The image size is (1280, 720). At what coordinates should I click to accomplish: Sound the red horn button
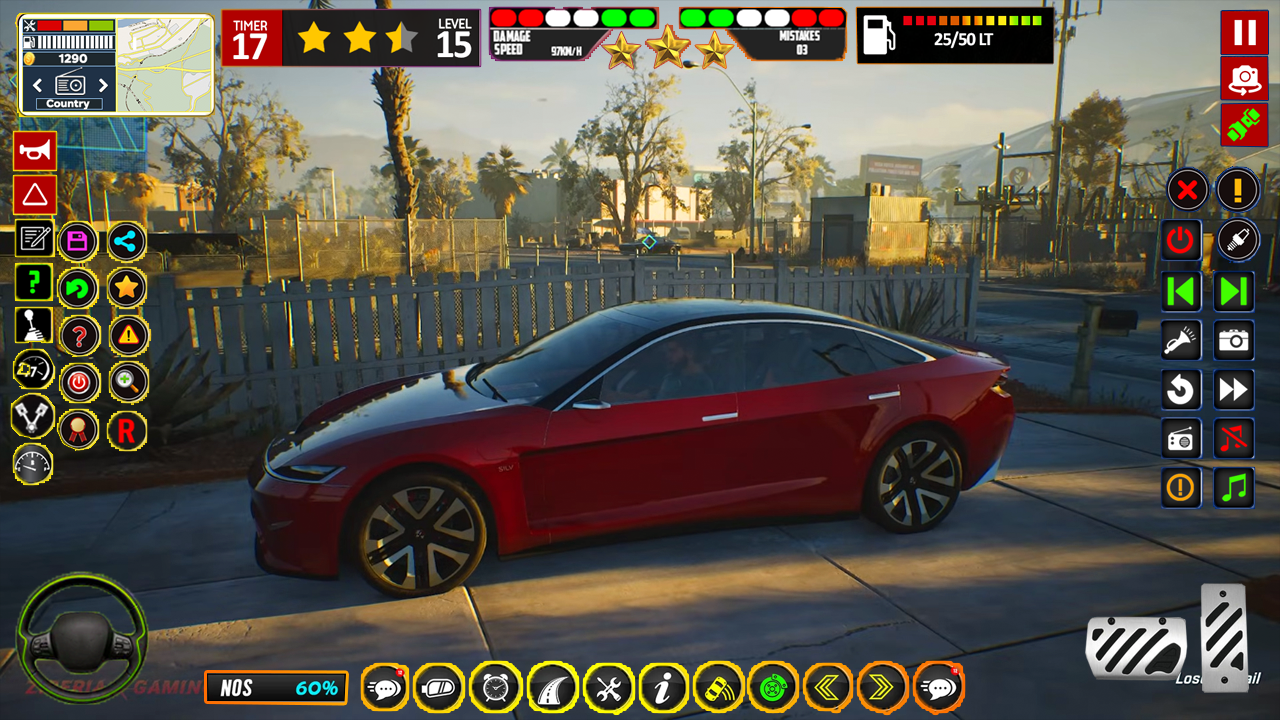click(35, 151)
